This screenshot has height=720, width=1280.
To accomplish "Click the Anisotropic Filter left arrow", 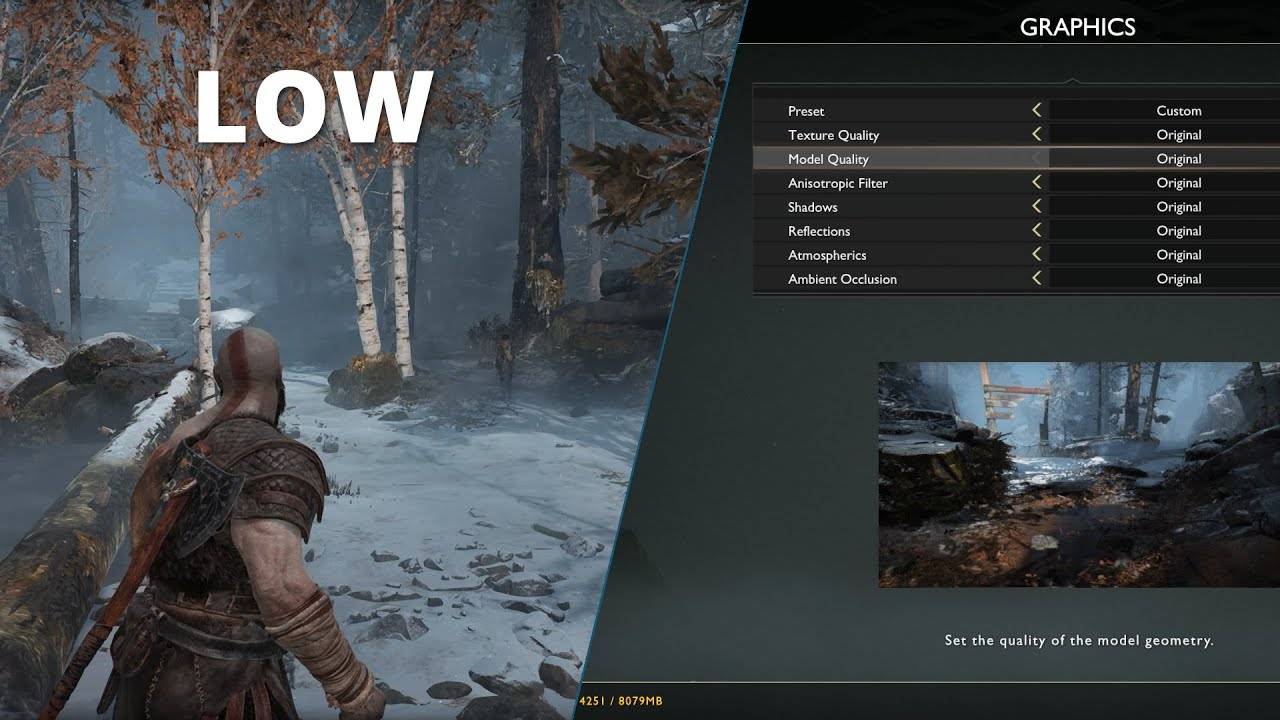I will click(x=1037, y=182).
